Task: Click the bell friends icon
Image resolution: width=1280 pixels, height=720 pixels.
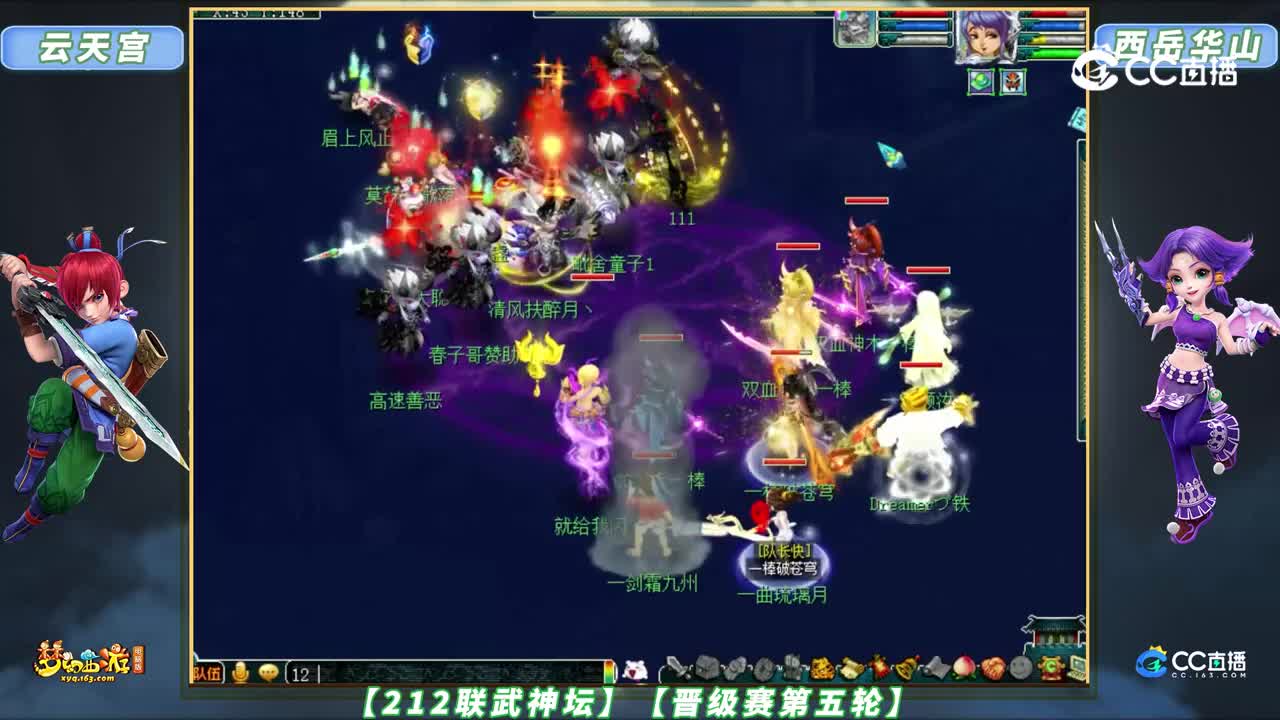Action: (907, 668)
